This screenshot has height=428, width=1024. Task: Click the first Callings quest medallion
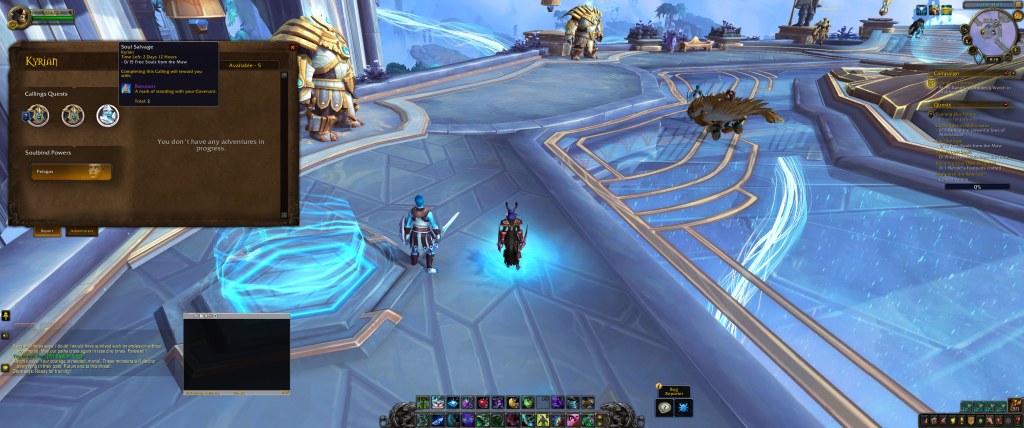point(37,116)
